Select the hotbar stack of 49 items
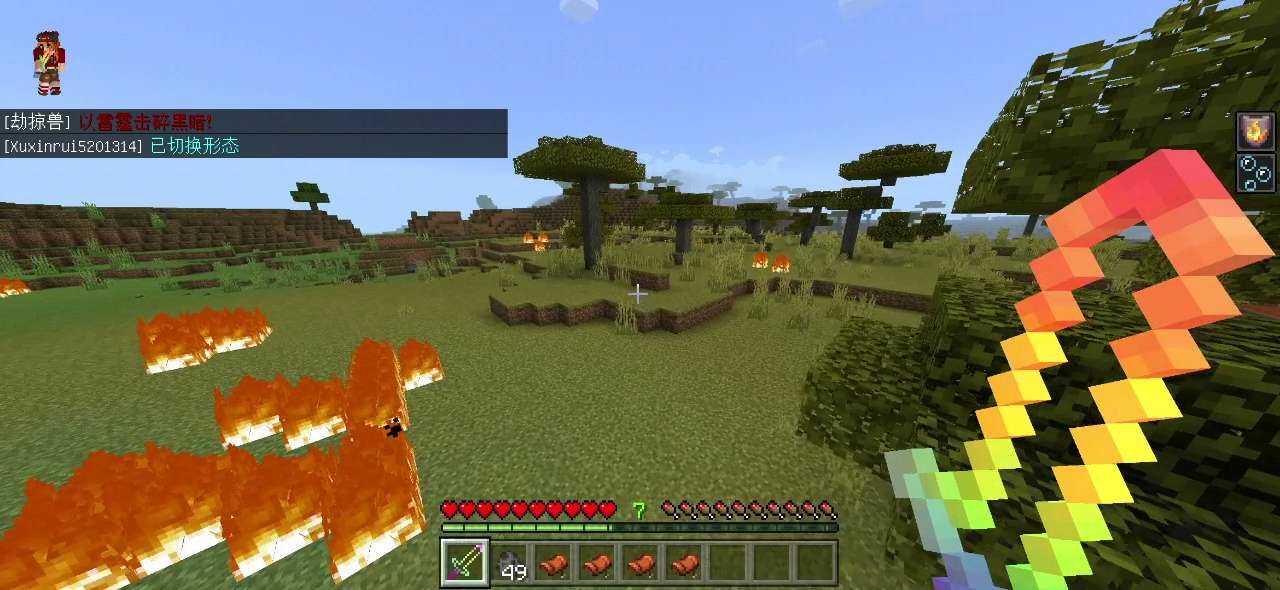Image resolution: width=1280 pixels, height=590 pixels. (509, 563)
